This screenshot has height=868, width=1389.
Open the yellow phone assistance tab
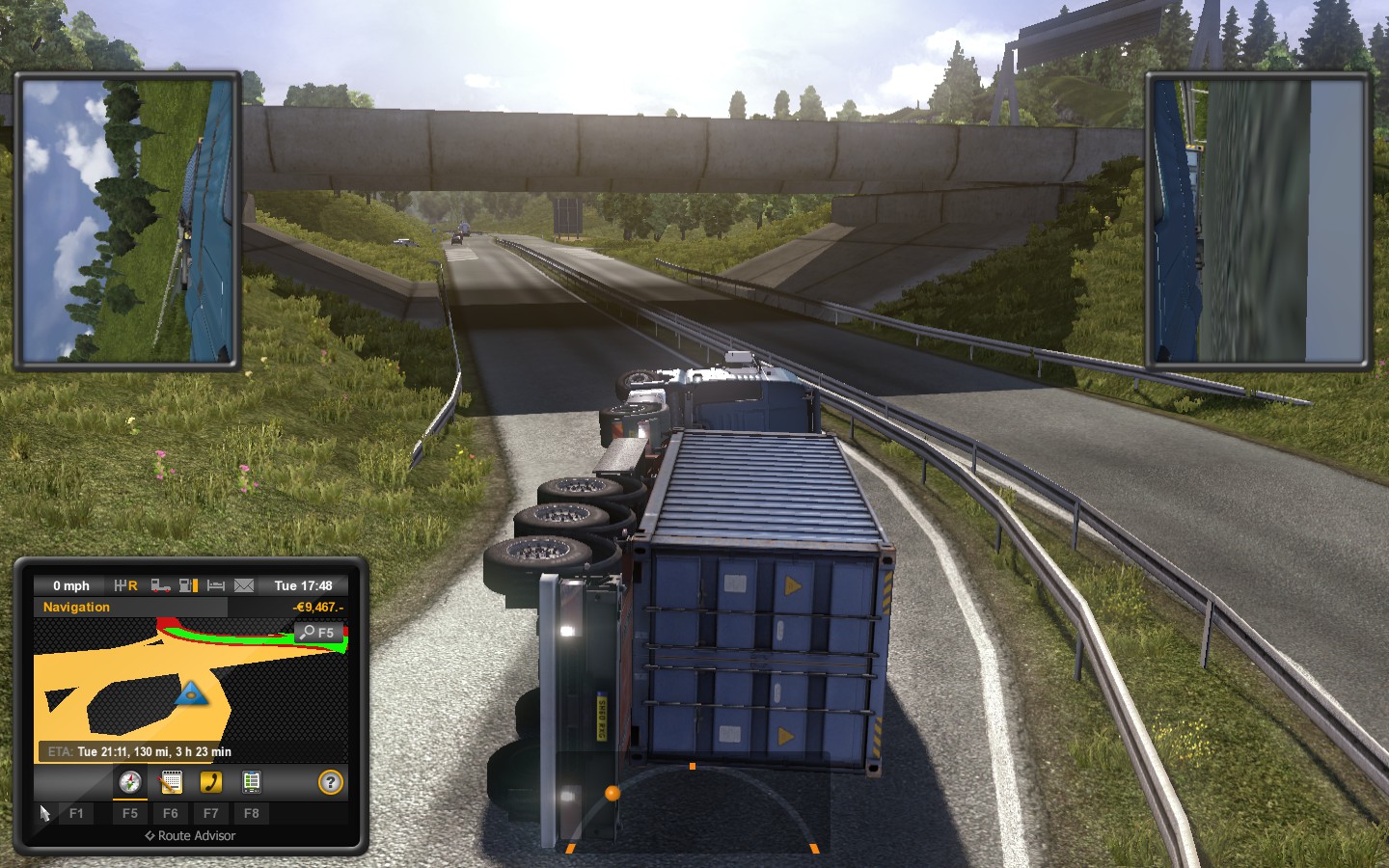[210, 782]
